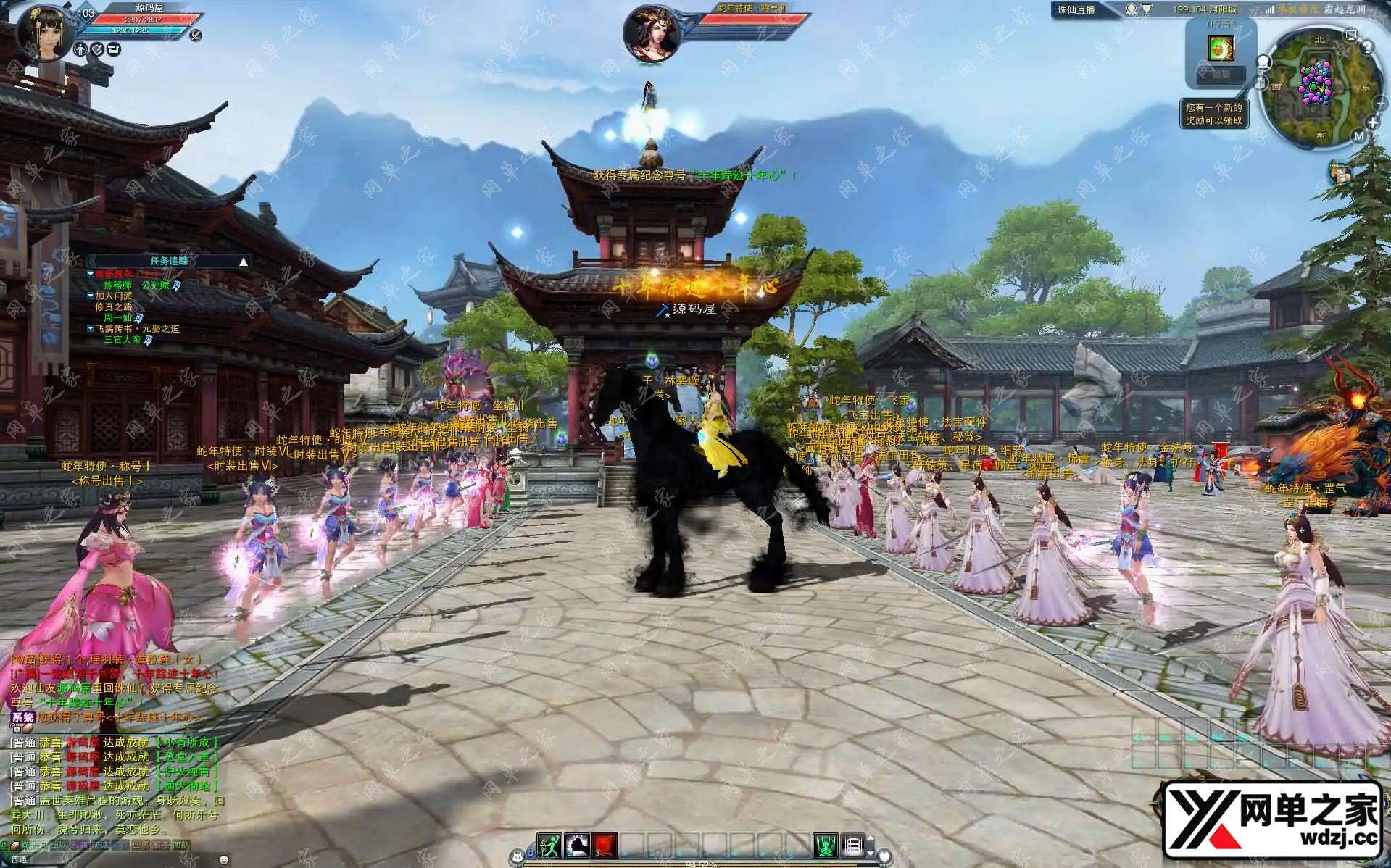The width and height of the screenshot is (1391, 868).
Task: Click the trophy icon in top bar
Action: [x=1147, y=9]
